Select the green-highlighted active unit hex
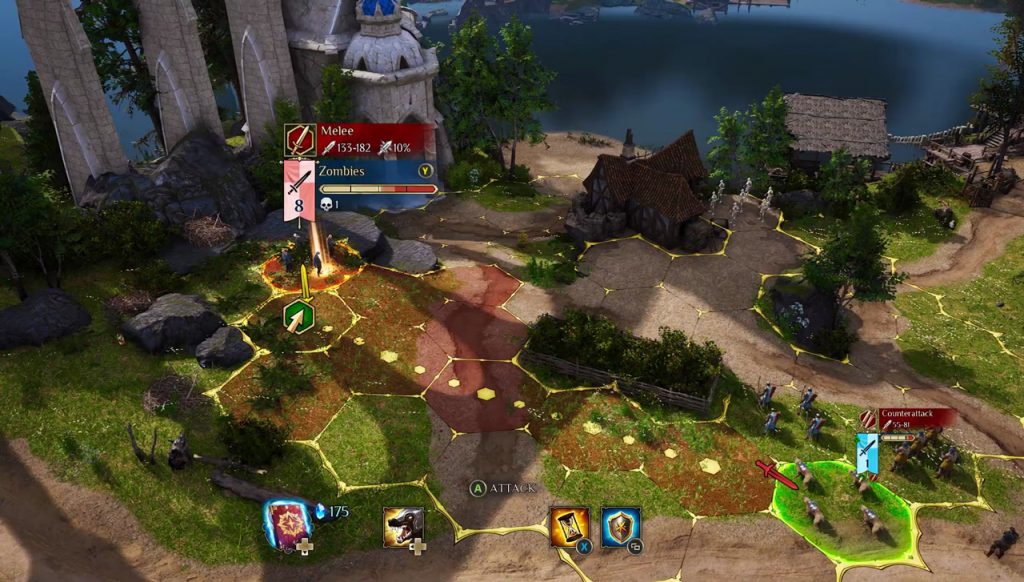 (843, 504)
